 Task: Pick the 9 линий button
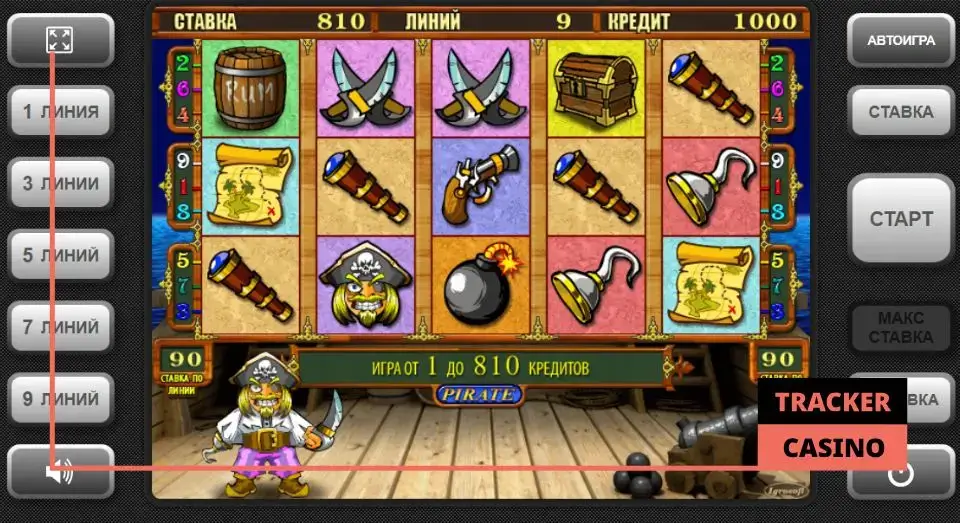61,399
